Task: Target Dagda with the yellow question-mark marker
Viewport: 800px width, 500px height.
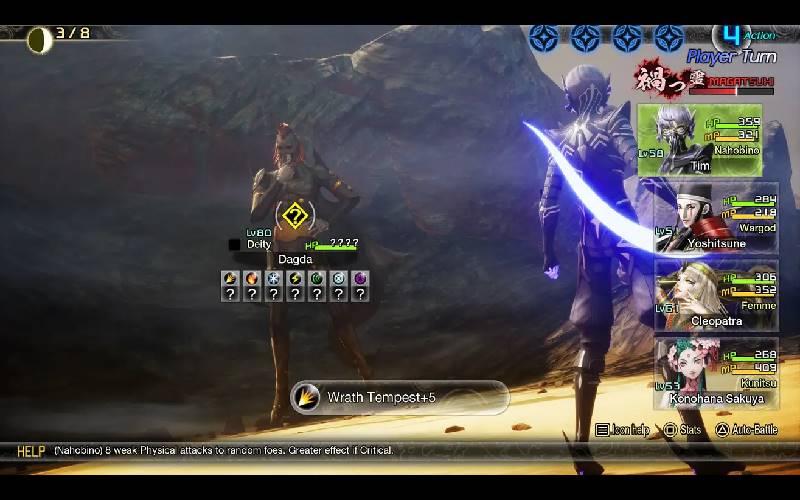Action: pos(293,214)
